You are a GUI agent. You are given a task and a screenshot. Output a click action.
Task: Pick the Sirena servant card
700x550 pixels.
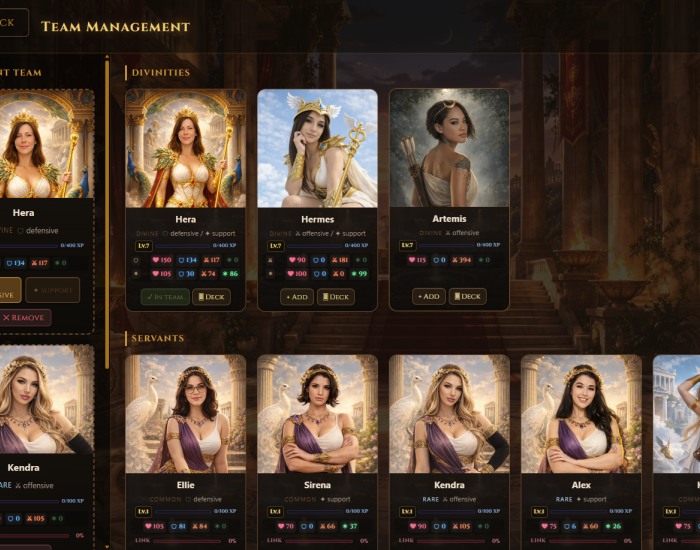pyautogui.click(x=317, y=414)
